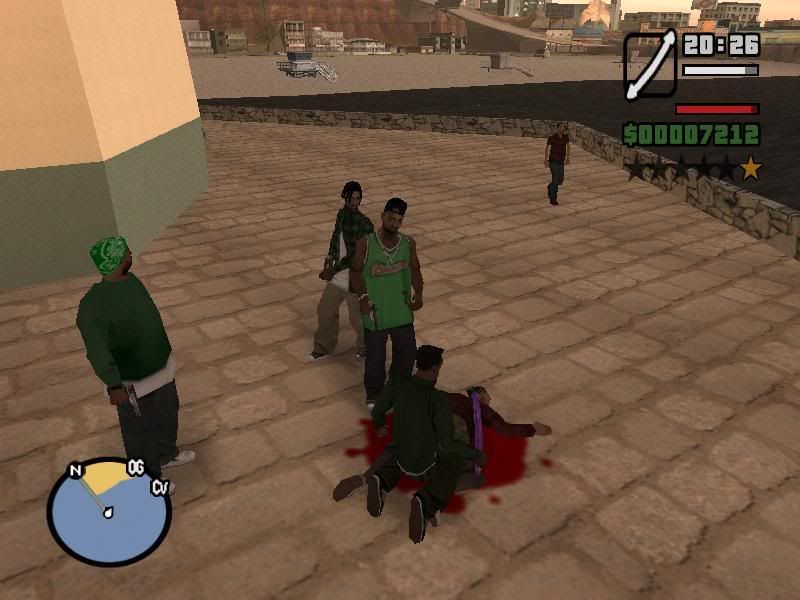800x600 pixels.
Task: Click the OG marker on the radar
Action: click(136, 468)
